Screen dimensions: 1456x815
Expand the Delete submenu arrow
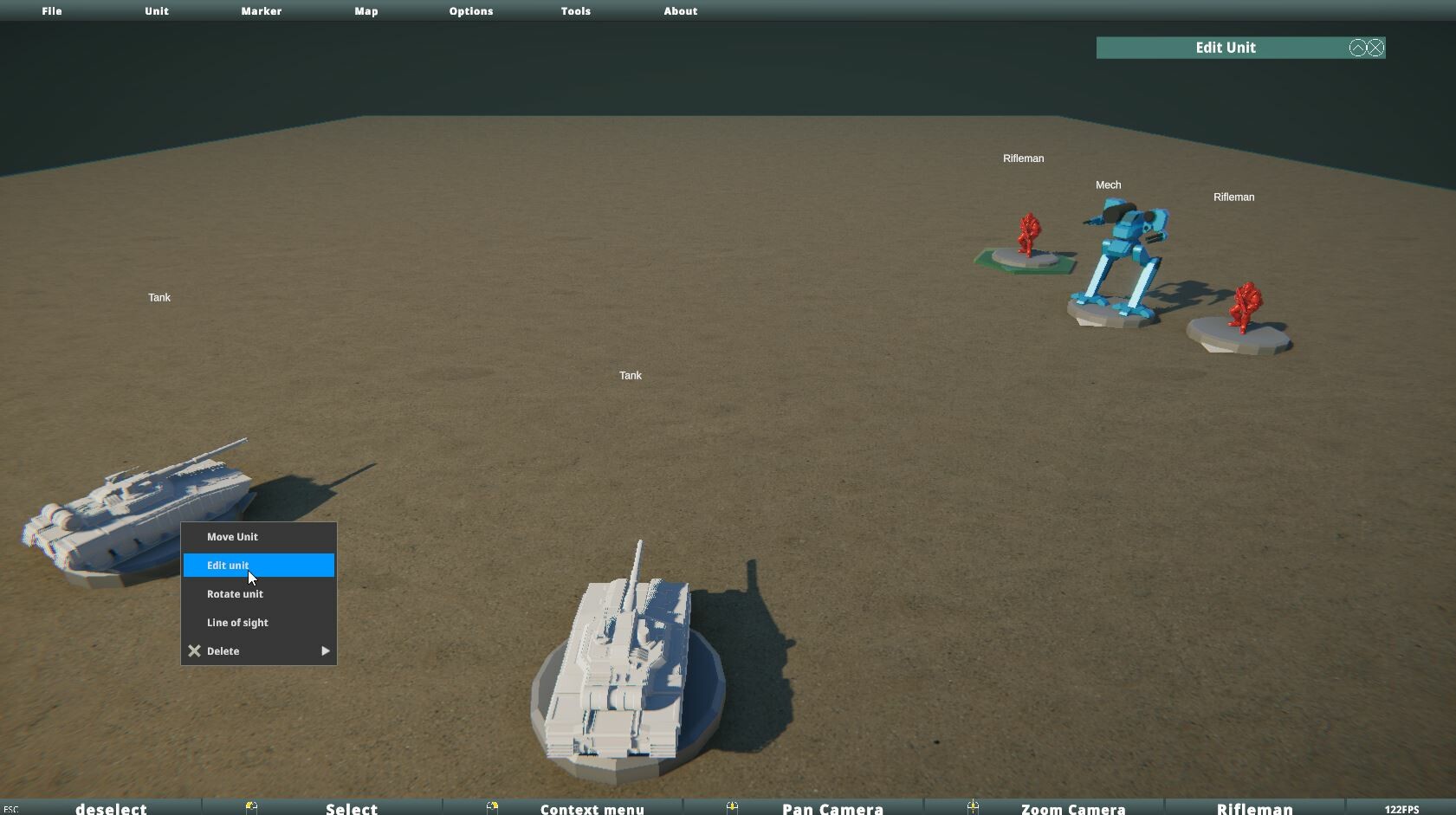pos(326,650)
